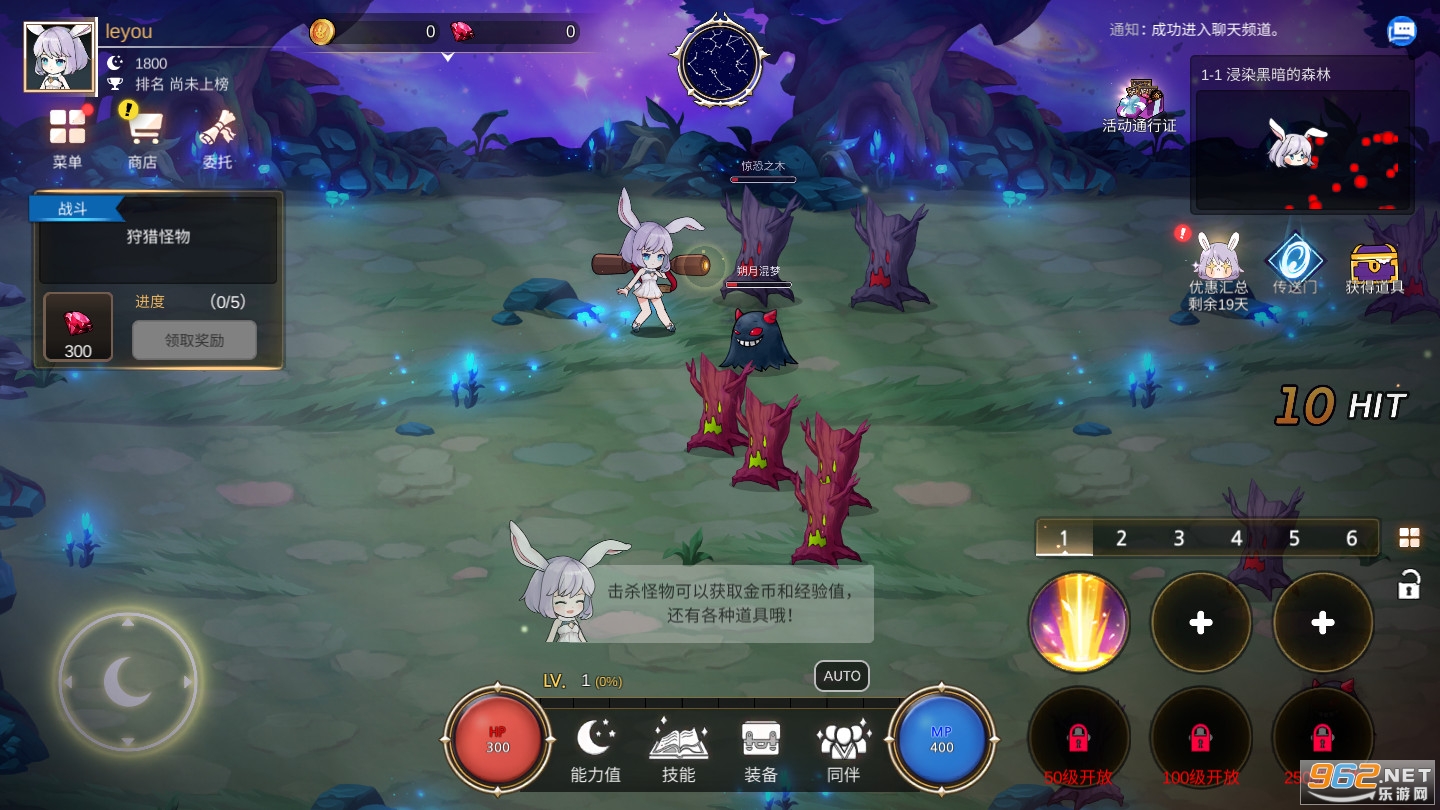
Task: Switch to skill bar page 2
Action: tap(1120, 537)
